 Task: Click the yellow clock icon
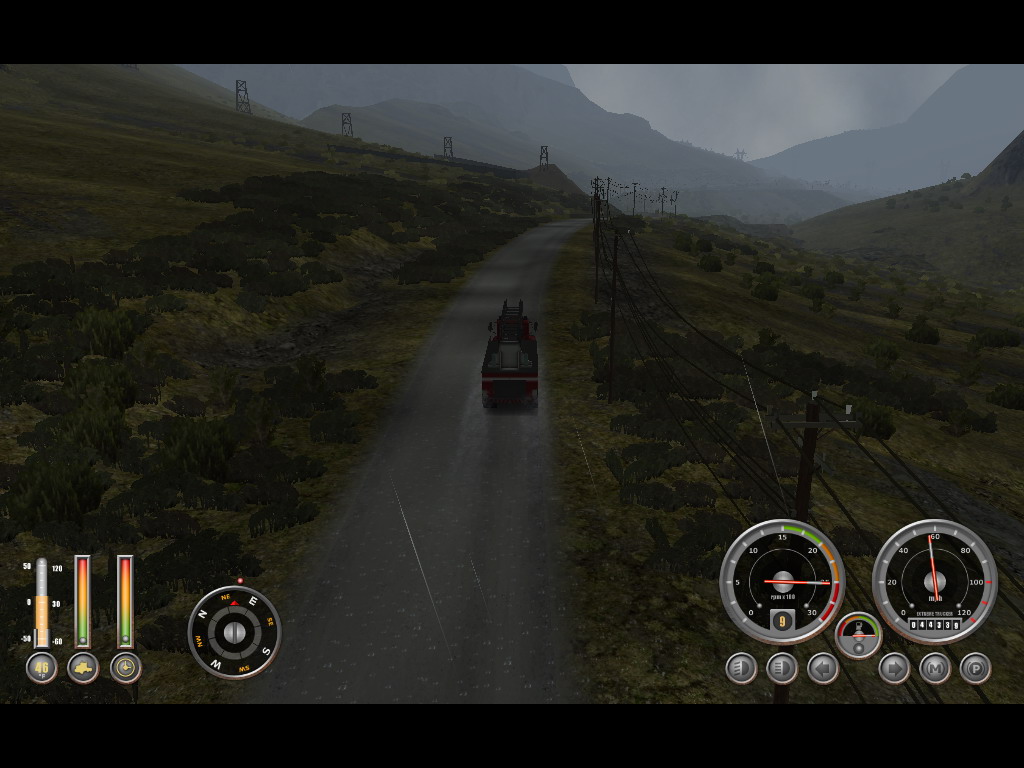tap(125, 667)
